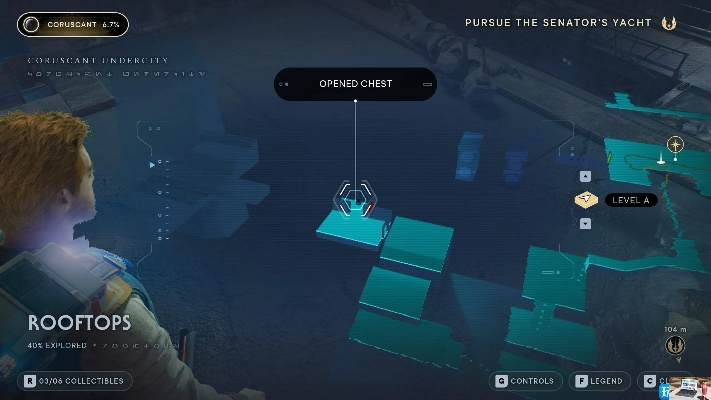Select the Jedi objective marker showing 104 m
Image resolution: width=711 pixels, height=400 pixels.
tap(675, 345)
